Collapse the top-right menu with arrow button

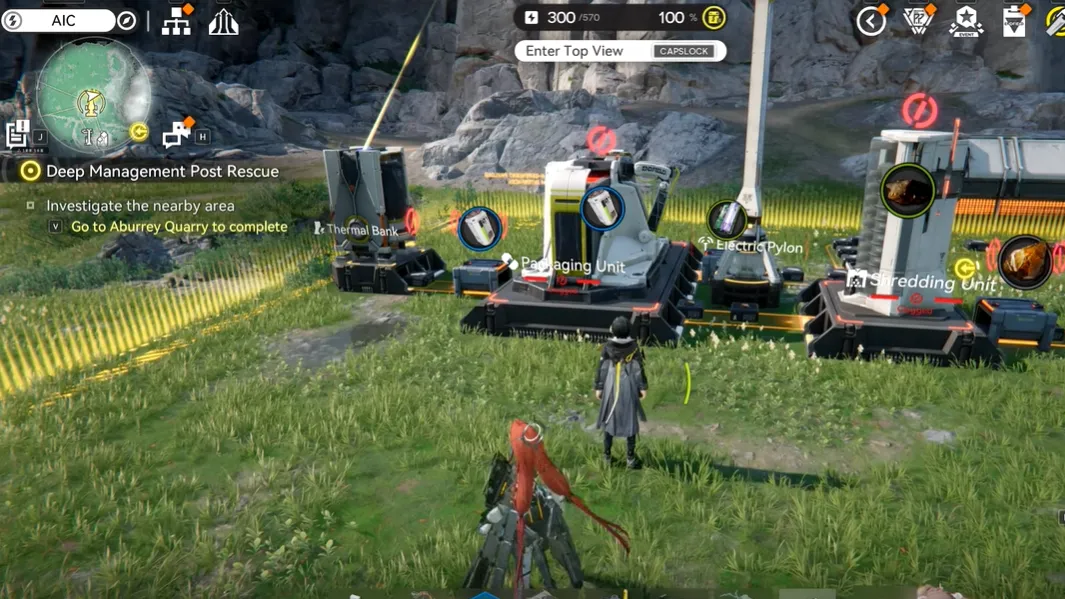coord(871,21)
